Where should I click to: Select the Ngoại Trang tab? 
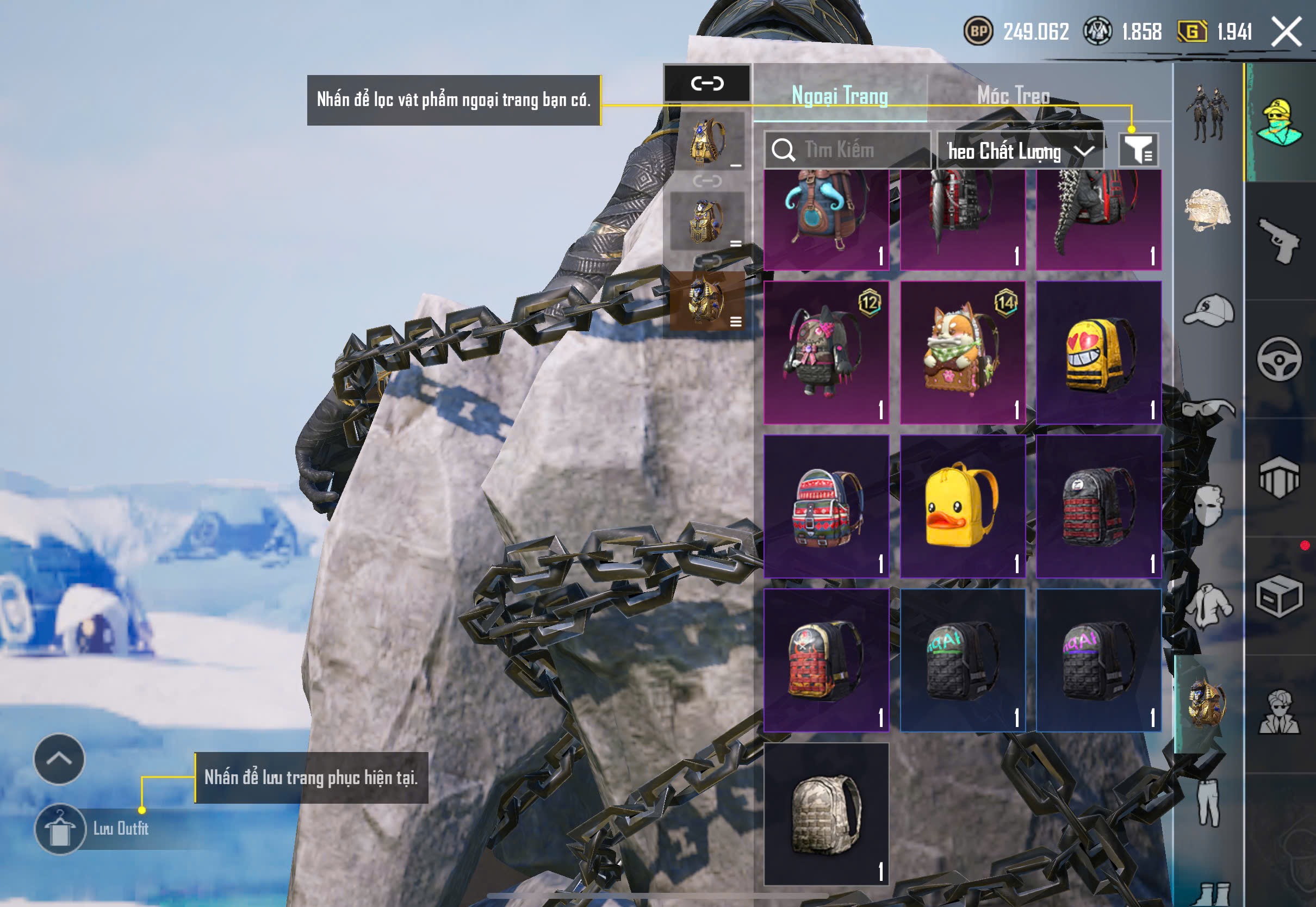(840, 96)
